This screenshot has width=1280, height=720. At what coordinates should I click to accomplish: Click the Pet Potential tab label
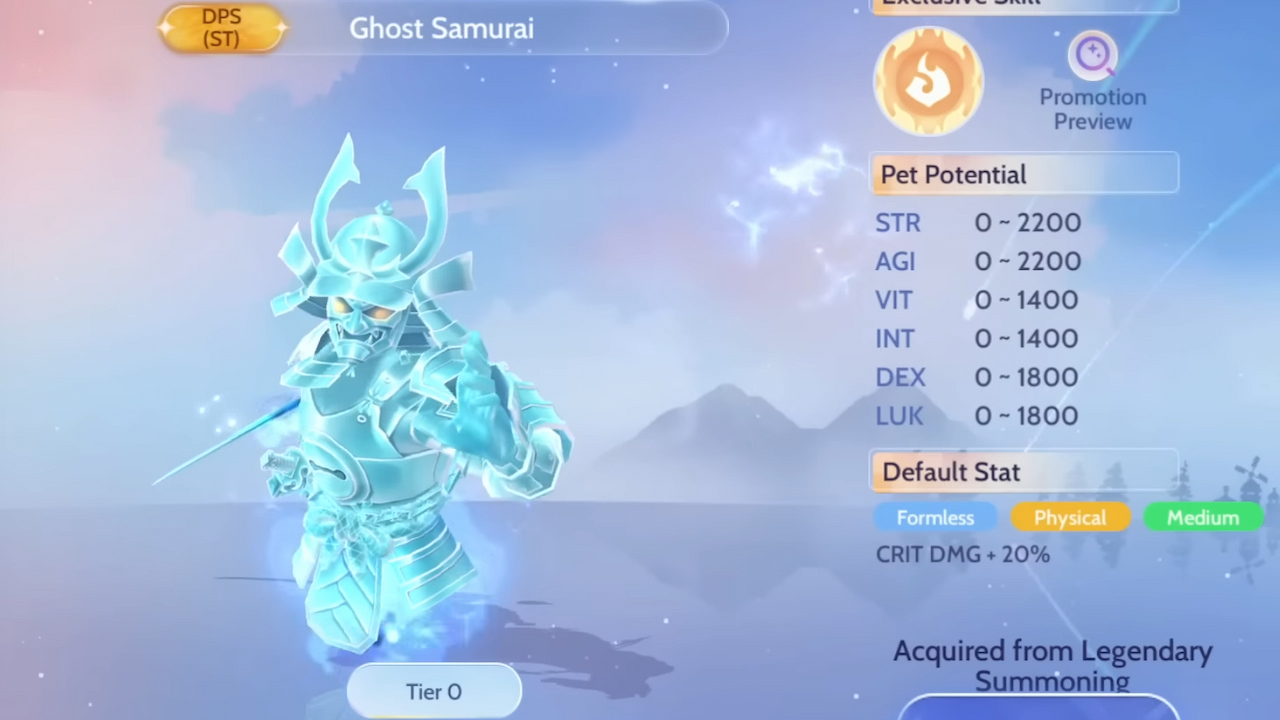click(952, 174)
